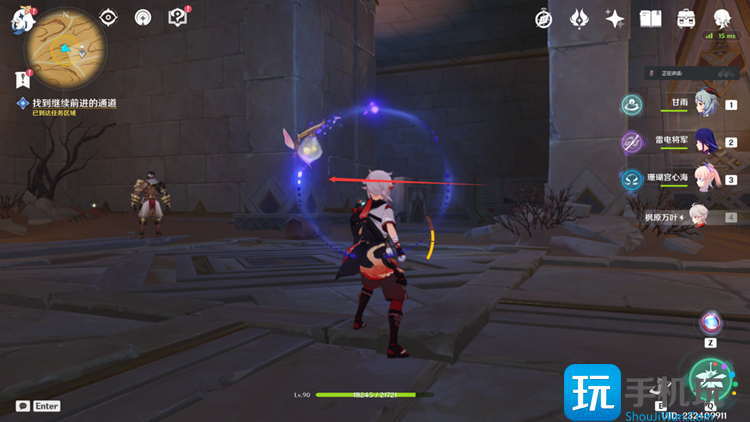Open the tutorial book icon with question mark
Viewport: 750px width, 422px height.
point(177,18)
